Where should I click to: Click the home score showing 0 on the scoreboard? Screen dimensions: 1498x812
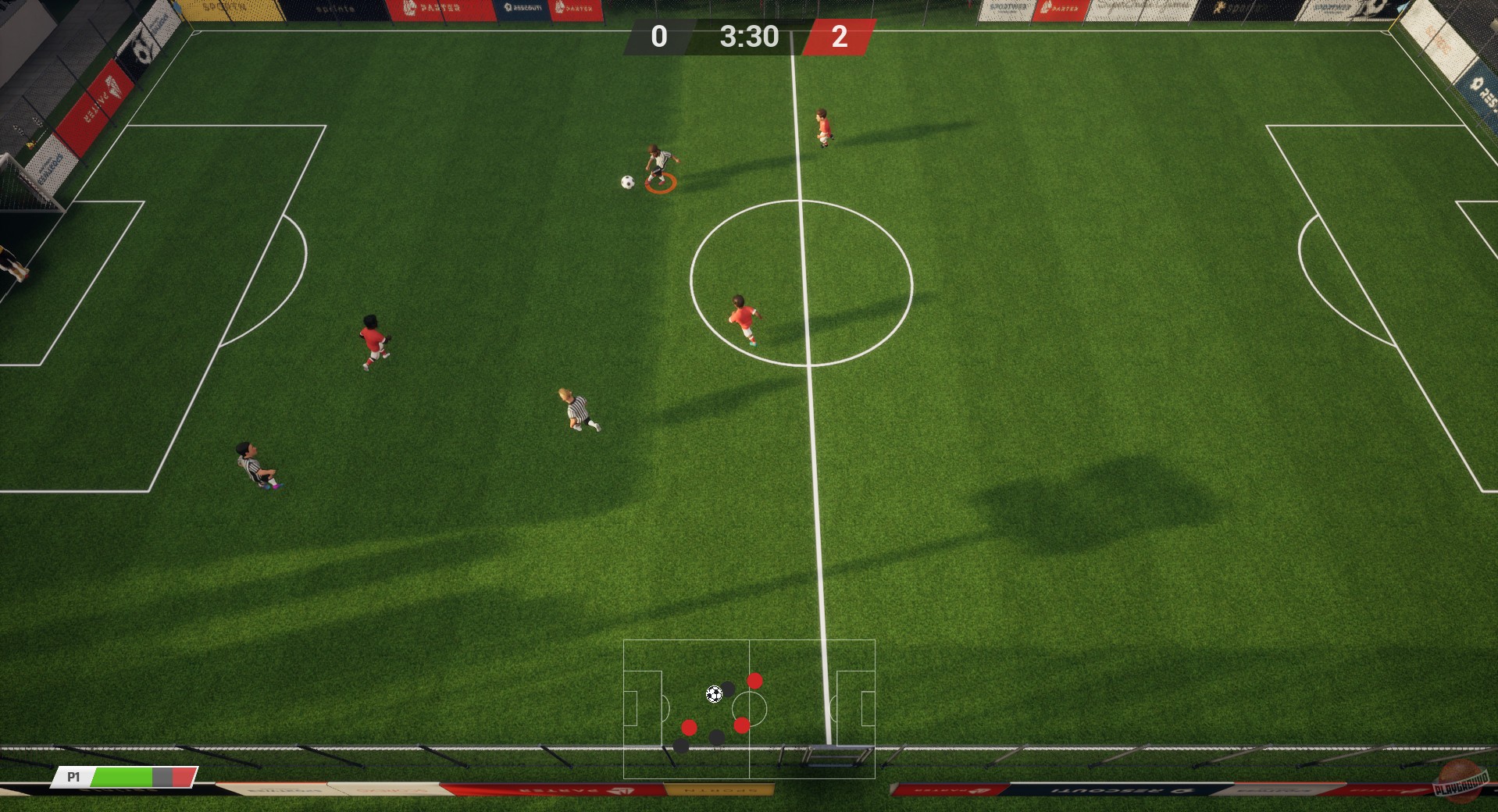658,37
